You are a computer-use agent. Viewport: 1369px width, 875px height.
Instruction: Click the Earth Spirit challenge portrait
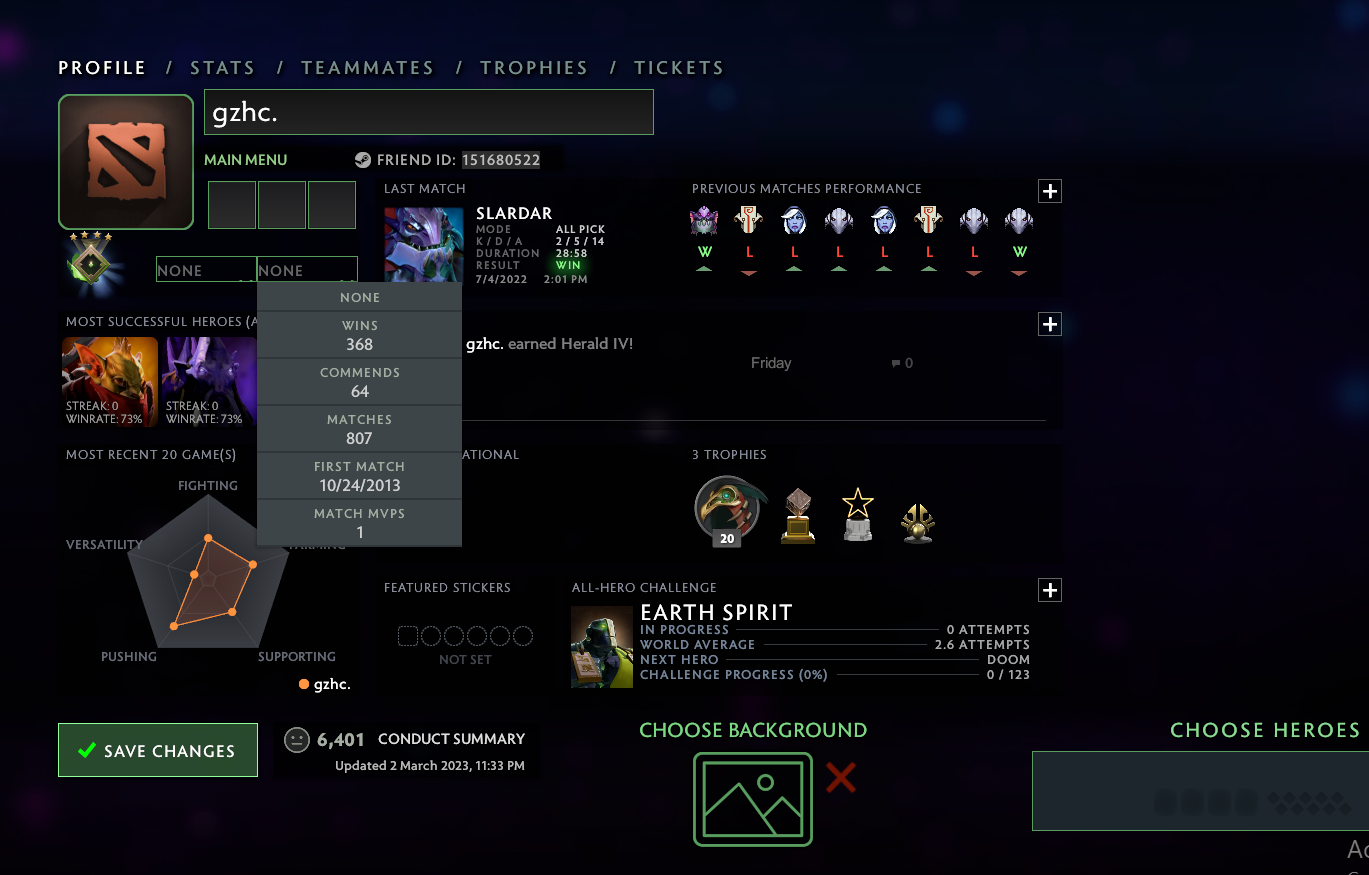601,646
